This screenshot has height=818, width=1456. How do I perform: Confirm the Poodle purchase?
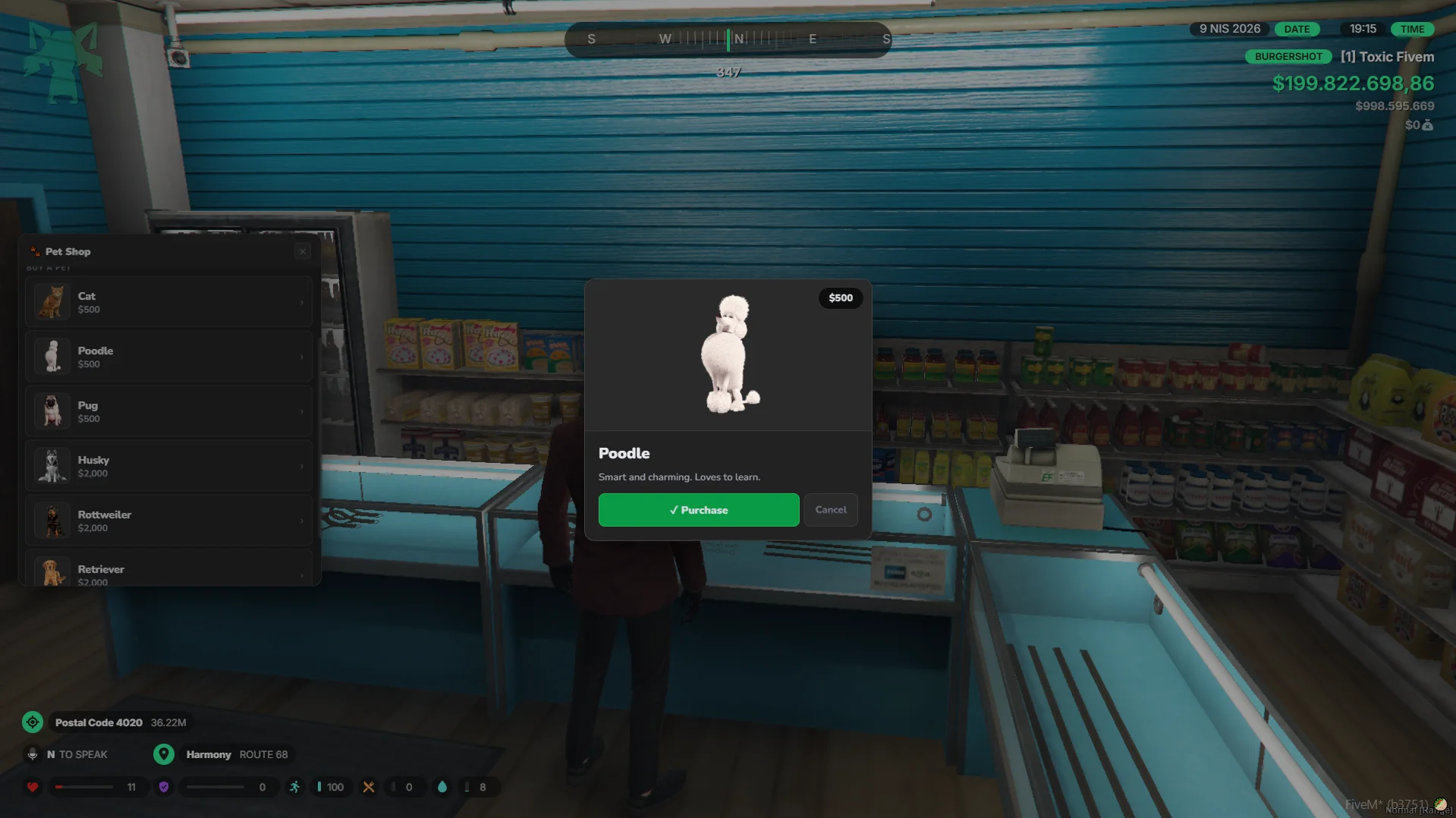tap(698, 510)
